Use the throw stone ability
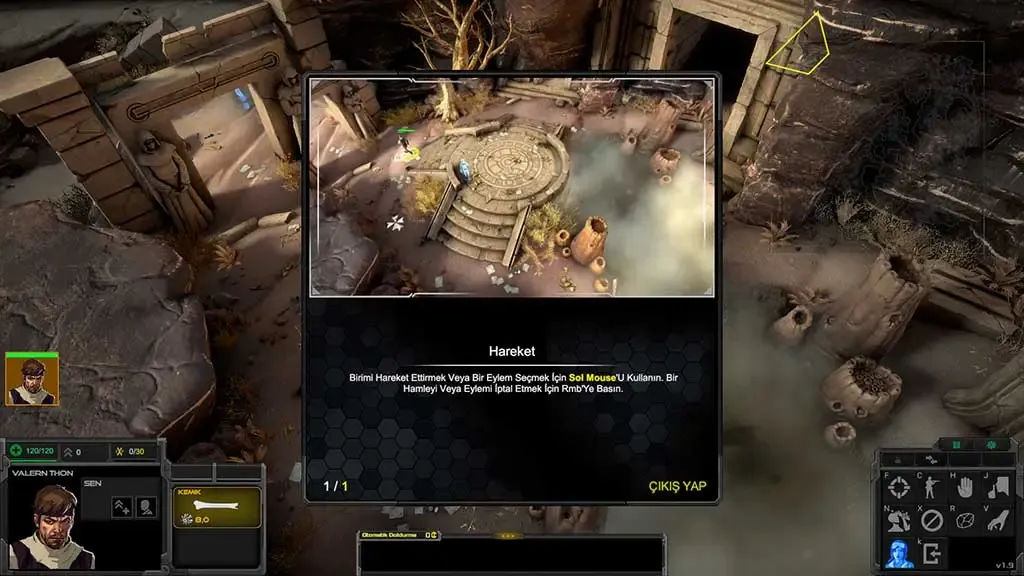Viewport: 1024px width, 576px height. 964,520
